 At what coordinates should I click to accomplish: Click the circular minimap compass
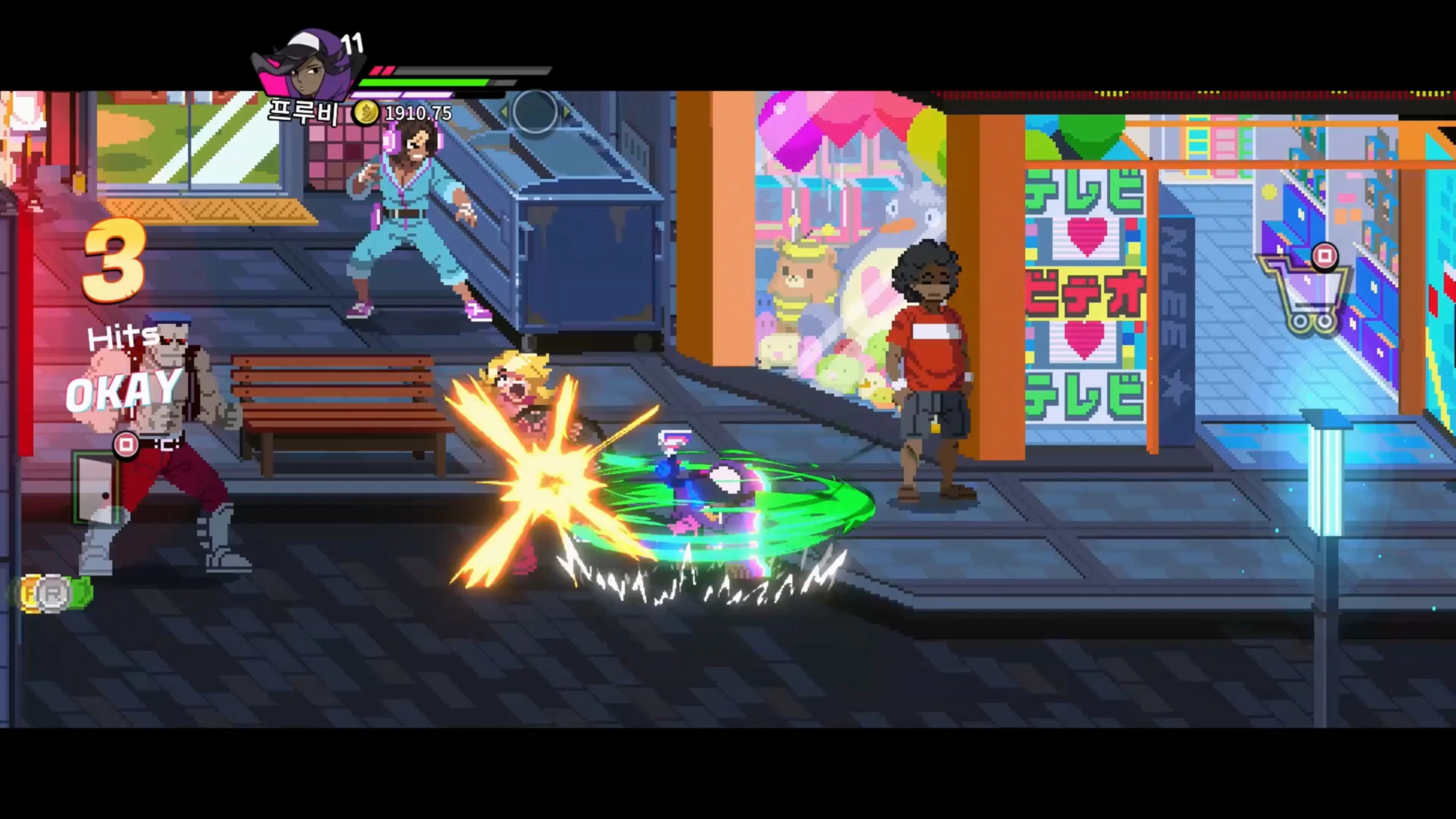pos(535,112)
